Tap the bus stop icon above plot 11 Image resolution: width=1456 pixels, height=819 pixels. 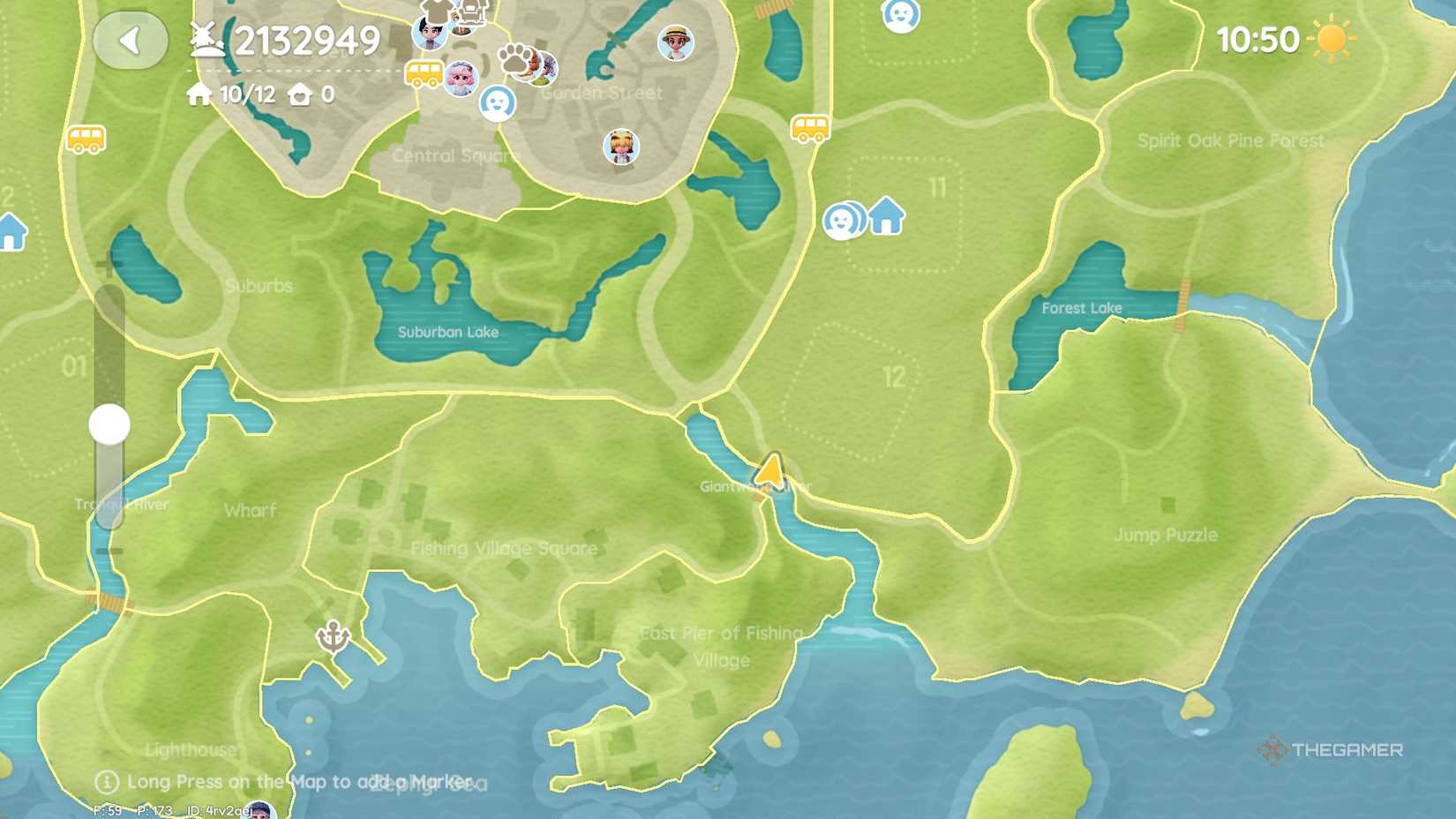[813, 128]
